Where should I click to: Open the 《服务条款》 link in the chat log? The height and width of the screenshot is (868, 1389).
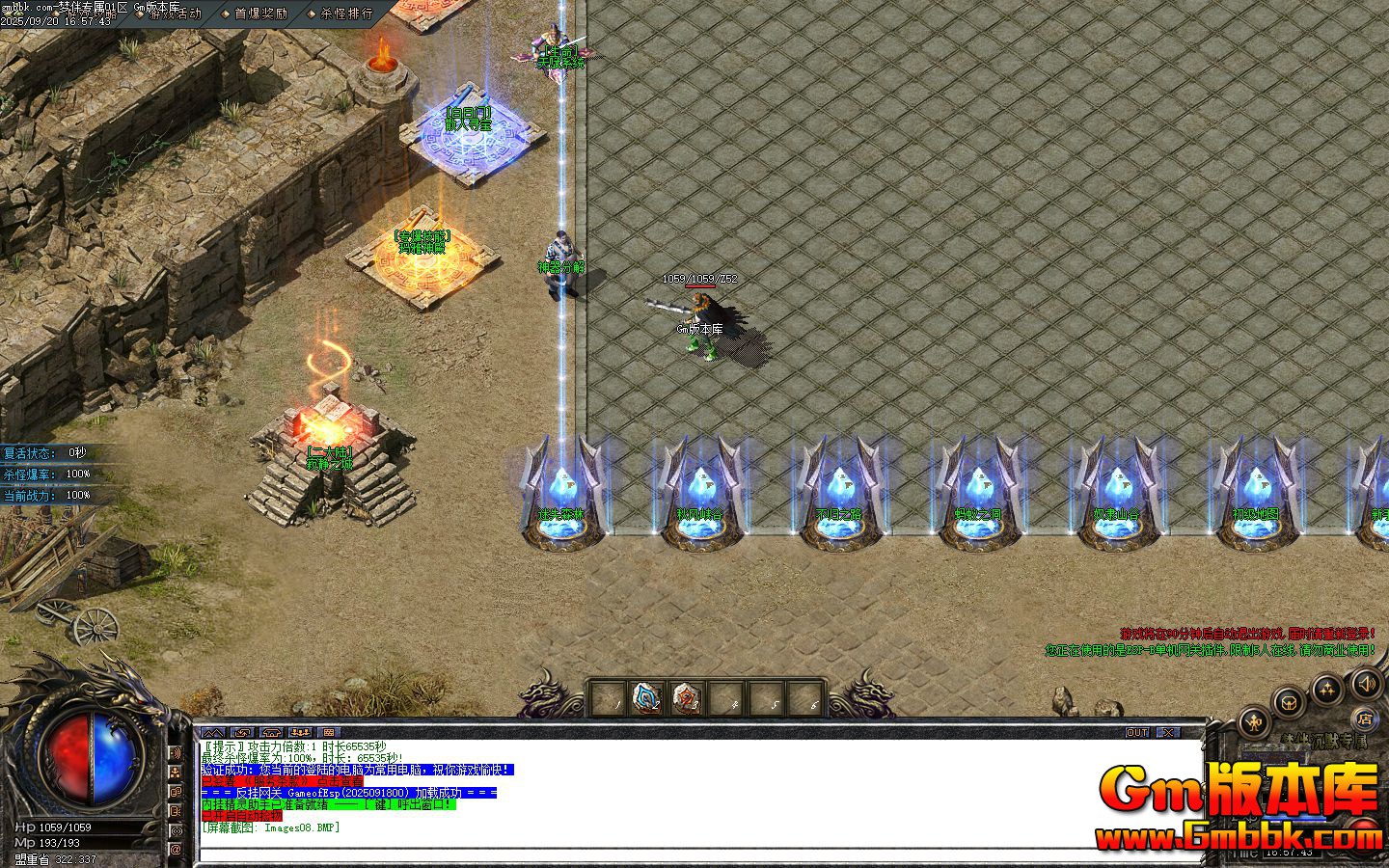[x=276, y=781]
